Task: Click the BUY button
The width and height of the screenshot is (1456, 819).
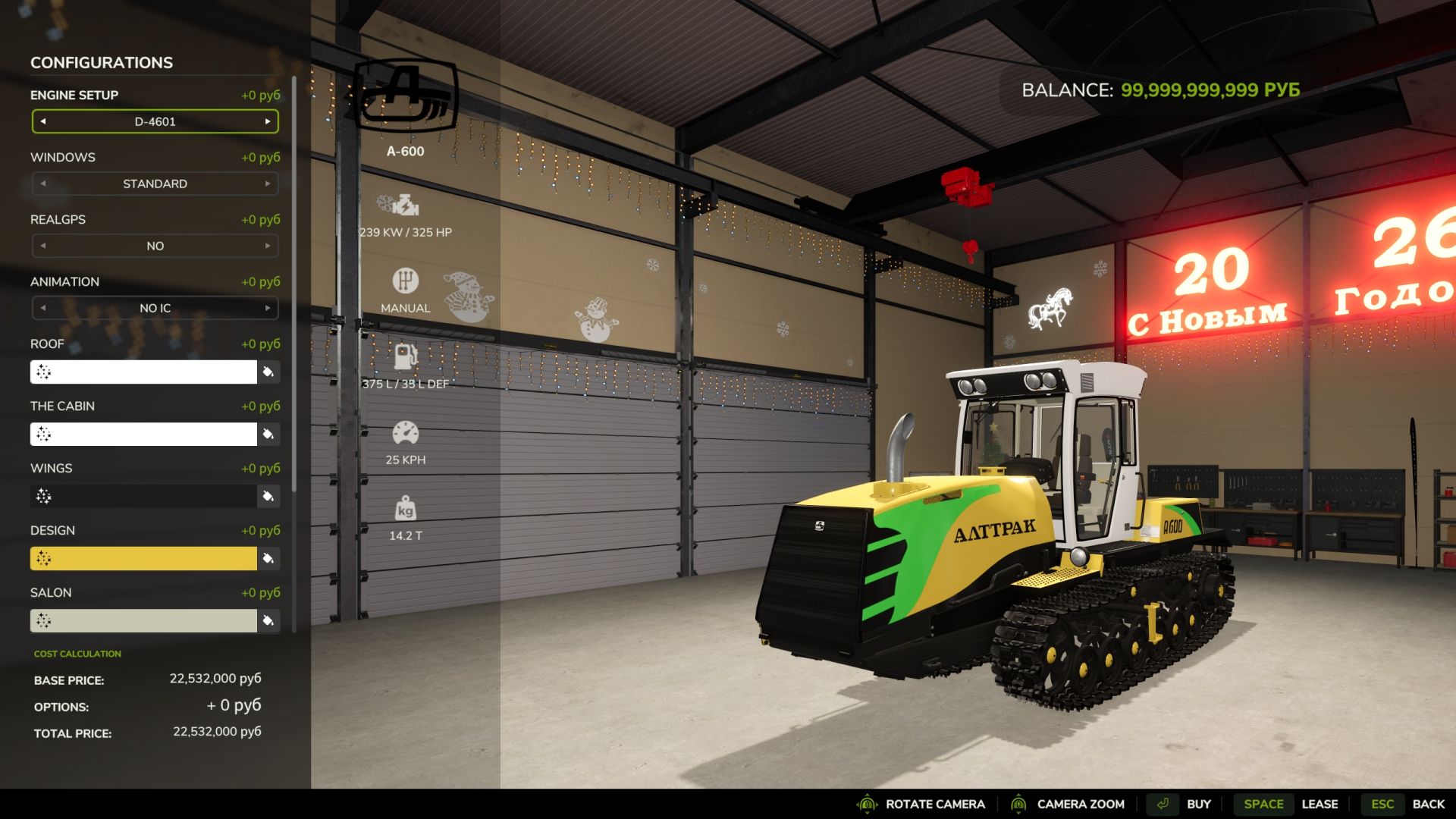Action: (x=1199, y=804)
